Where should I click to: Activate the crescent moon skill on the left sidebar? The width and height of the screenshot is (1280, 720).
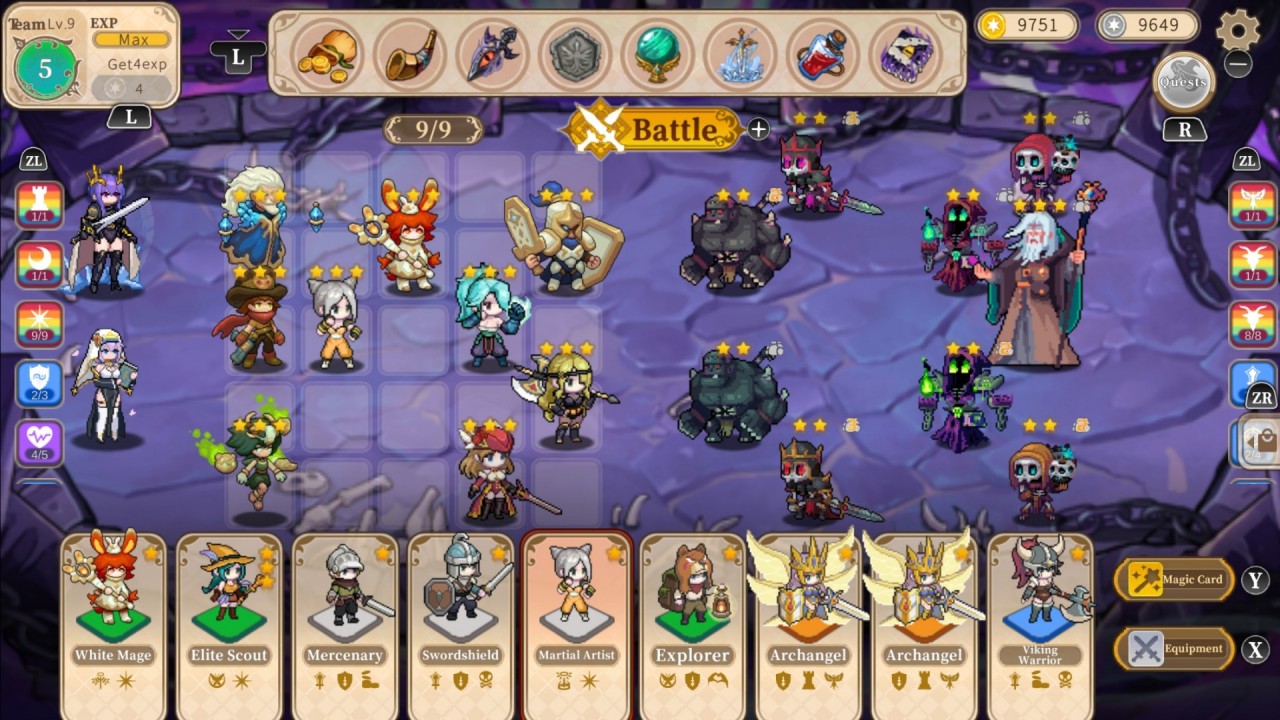[38, 265]
